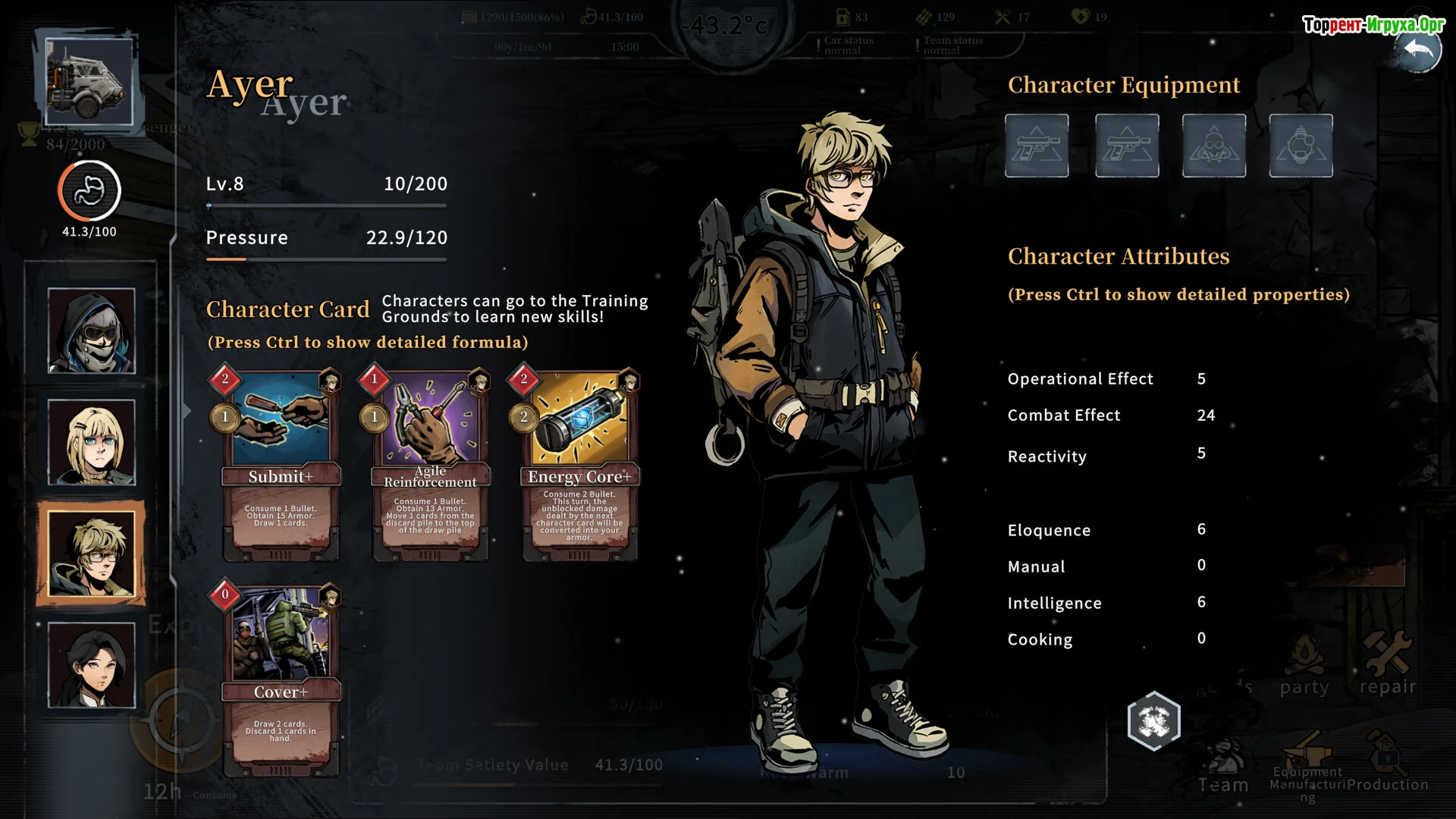Click the stomach satiety icon
The height and width of the screenshot is (819, 1456).
[x=89, y=191]
